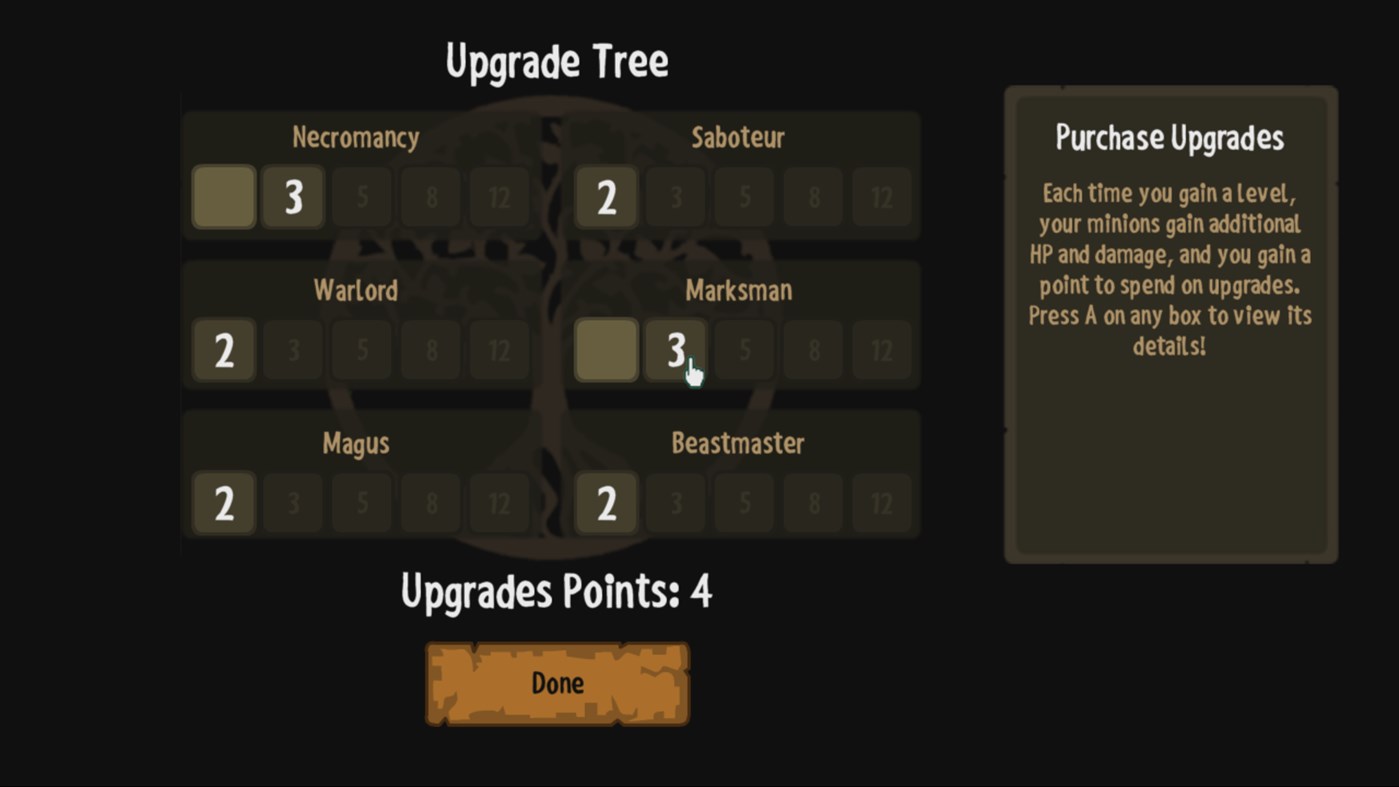1399x787 pixels.
Task: View the Beastmaster upgrade costing 8
Action: coord(812,503)
